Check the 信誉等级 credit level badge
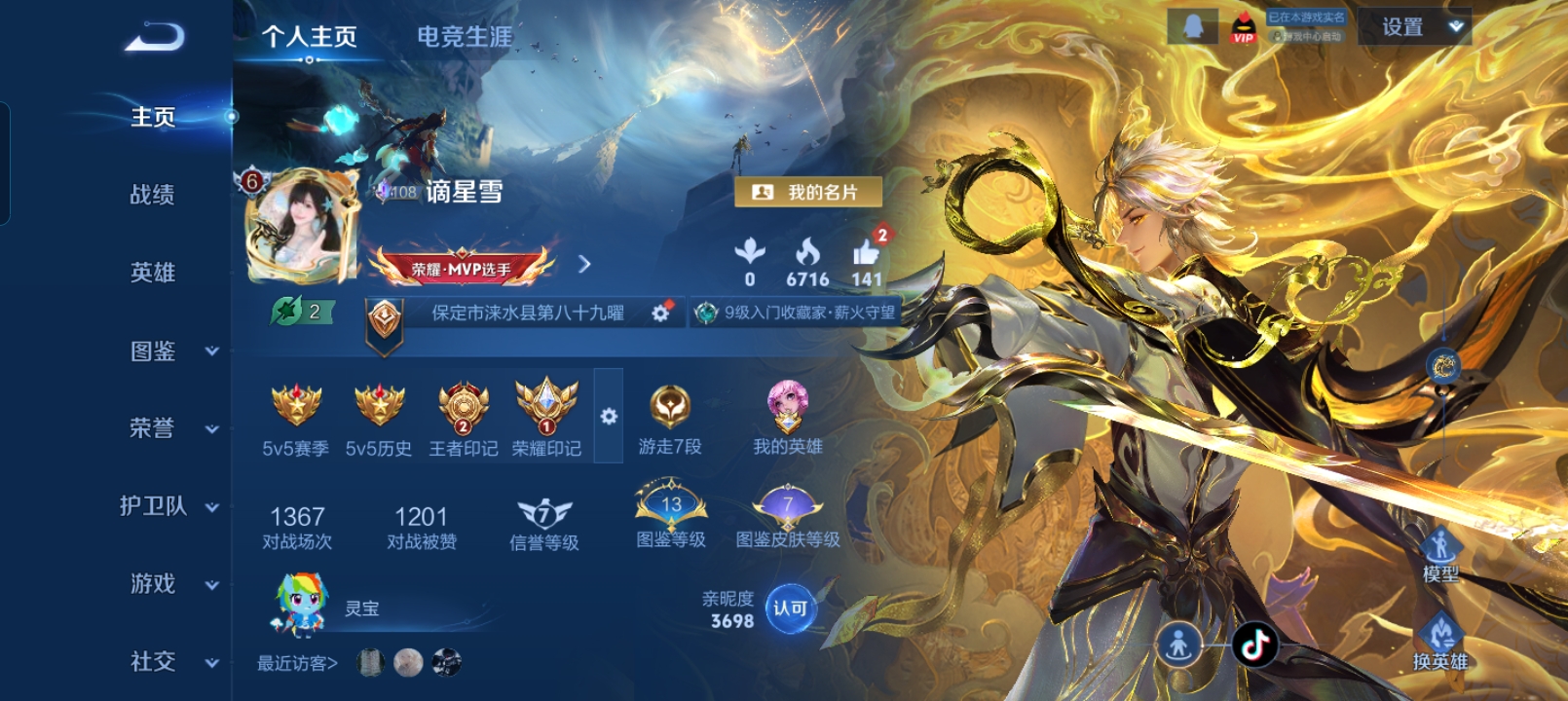This screenshot has height=701, width=1568. pyautogui.click(x=545, y=511)
